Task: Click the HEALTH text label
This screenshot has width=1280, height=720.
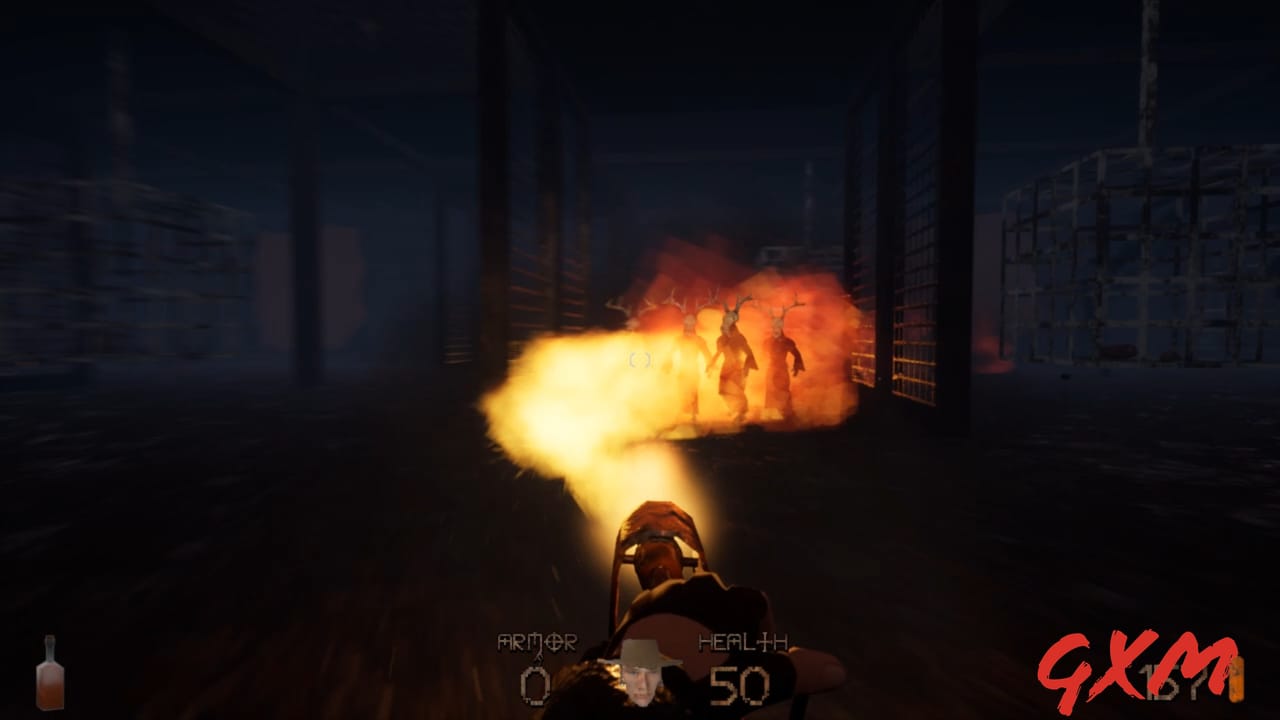Action: pyautogui.click(x=741, y=640)
